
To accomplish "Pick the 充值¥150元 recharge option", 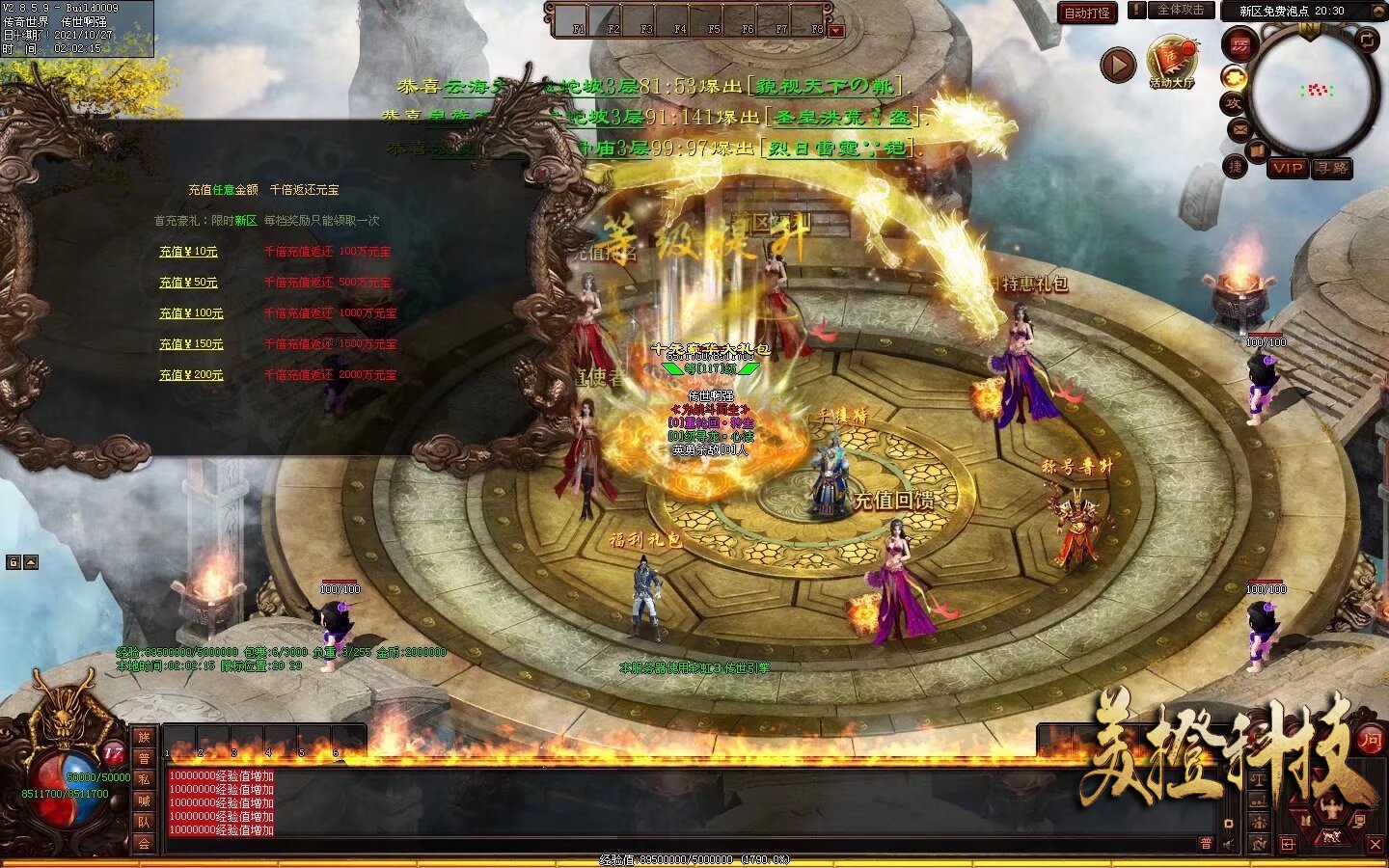I will point(191,344).
